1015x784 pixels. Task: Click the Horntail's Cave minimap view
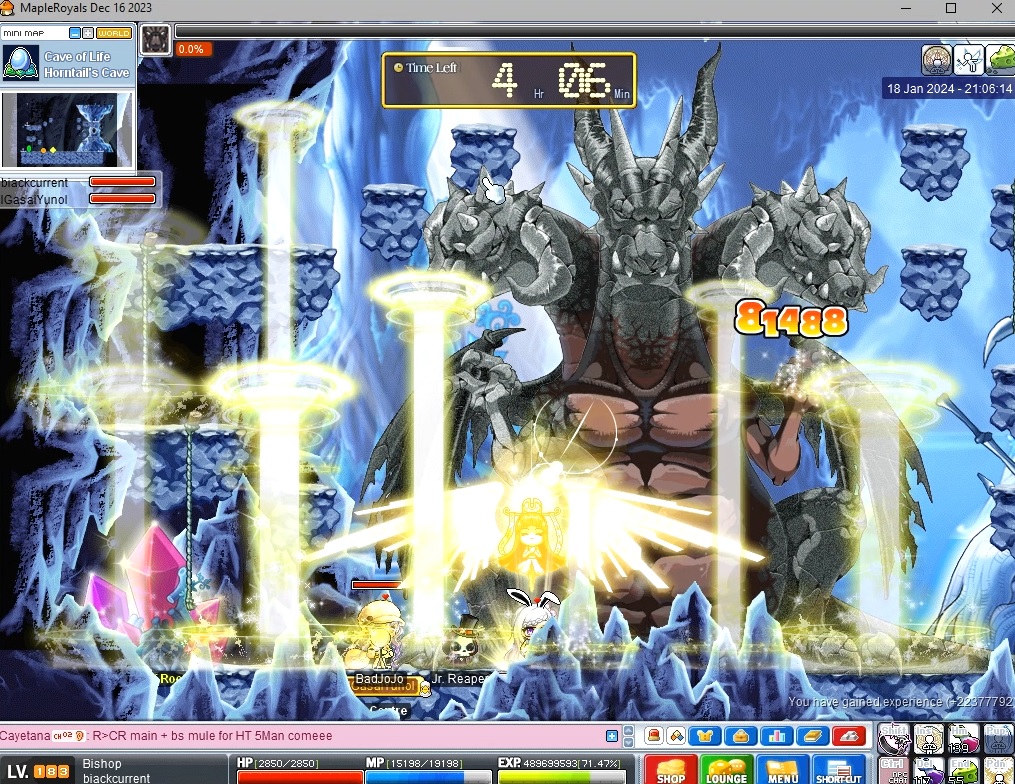coord(68,129)
